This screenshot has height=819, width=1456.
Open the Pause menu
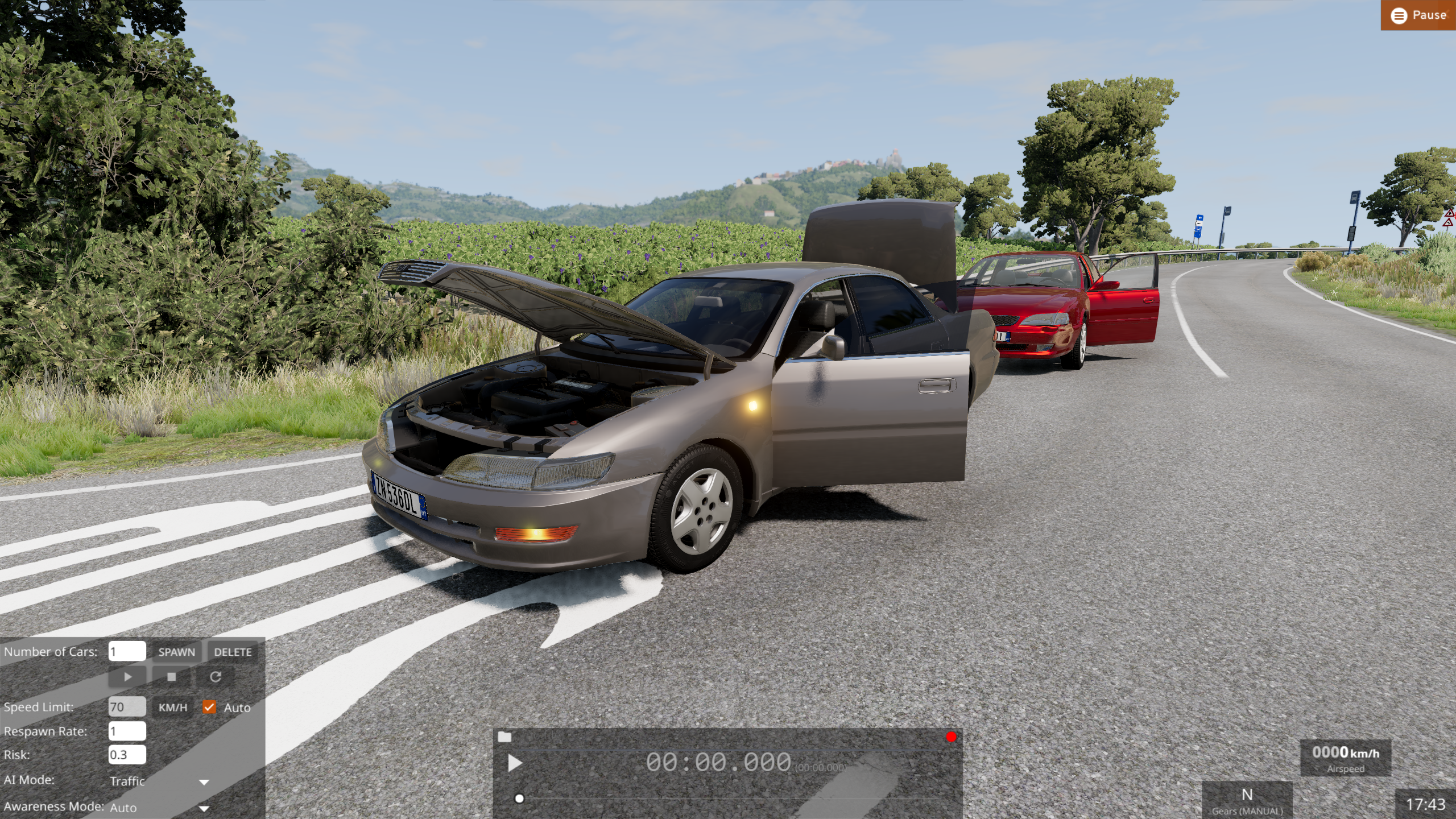[1418, 15]
